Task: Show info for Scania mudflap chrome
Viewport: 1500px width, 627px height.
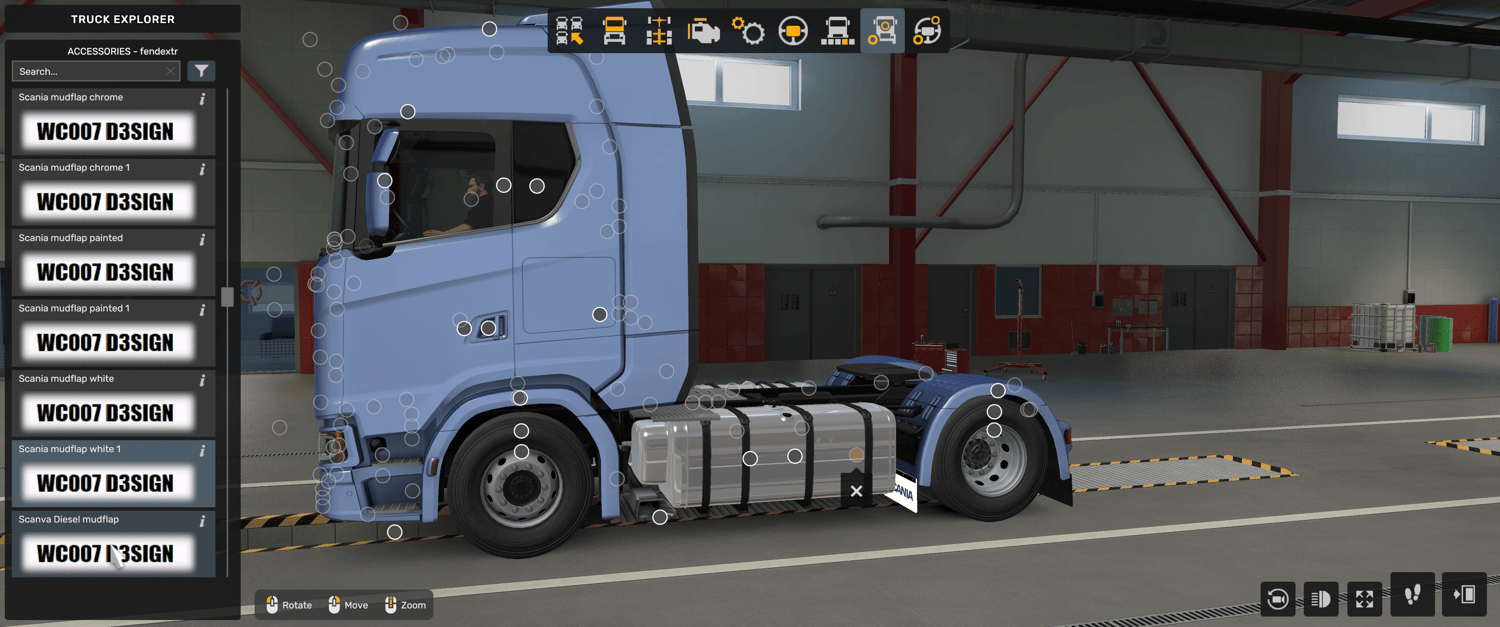Action: [202, 99]
